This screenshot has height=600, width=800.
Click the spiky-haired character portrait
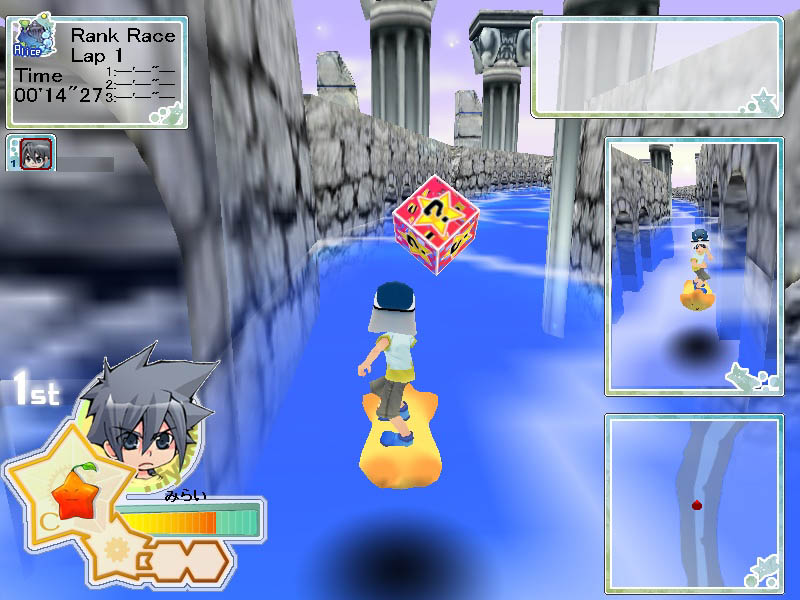[x=148, y=415]
